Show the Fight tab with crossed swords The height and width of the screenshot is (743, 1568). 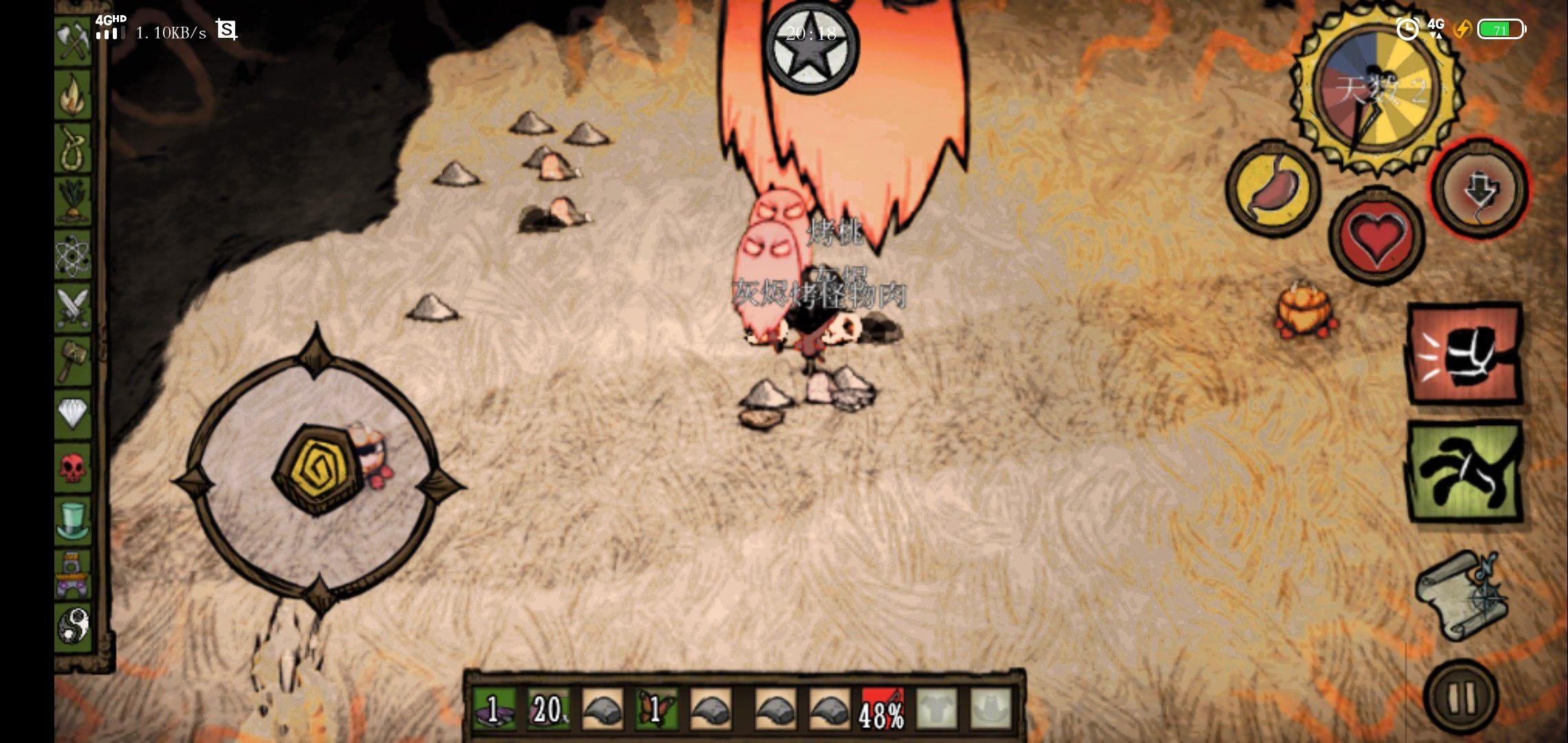[74, 308]
